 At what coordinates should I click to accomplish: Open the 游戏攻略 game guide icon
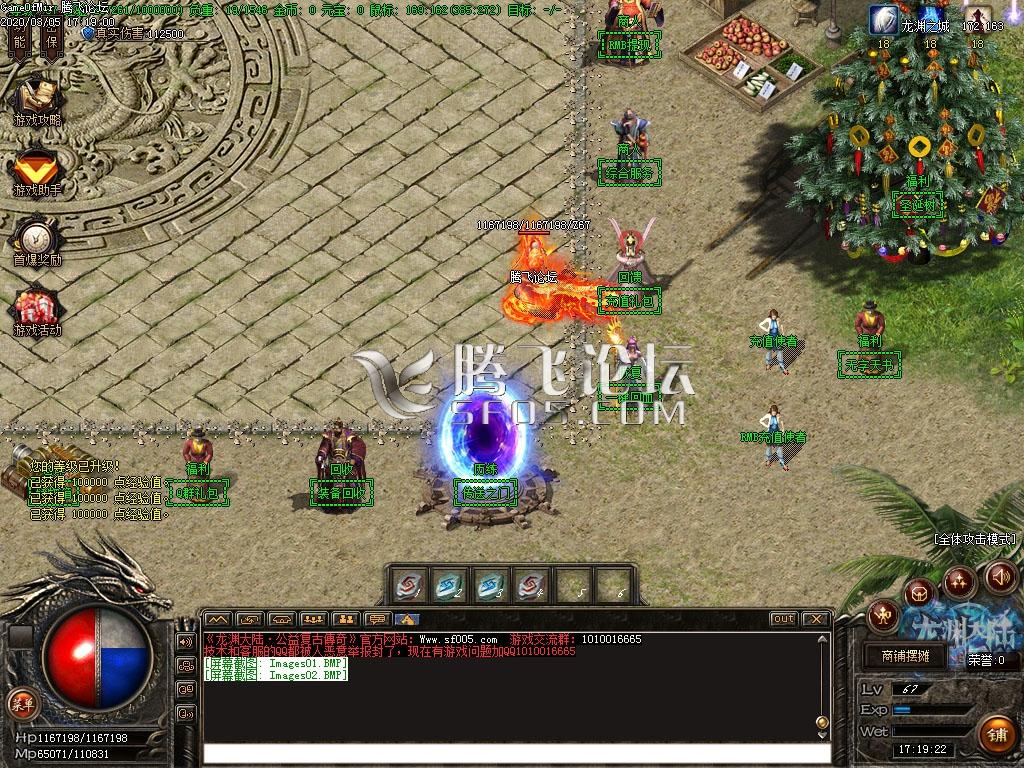(x=37, y=98)
